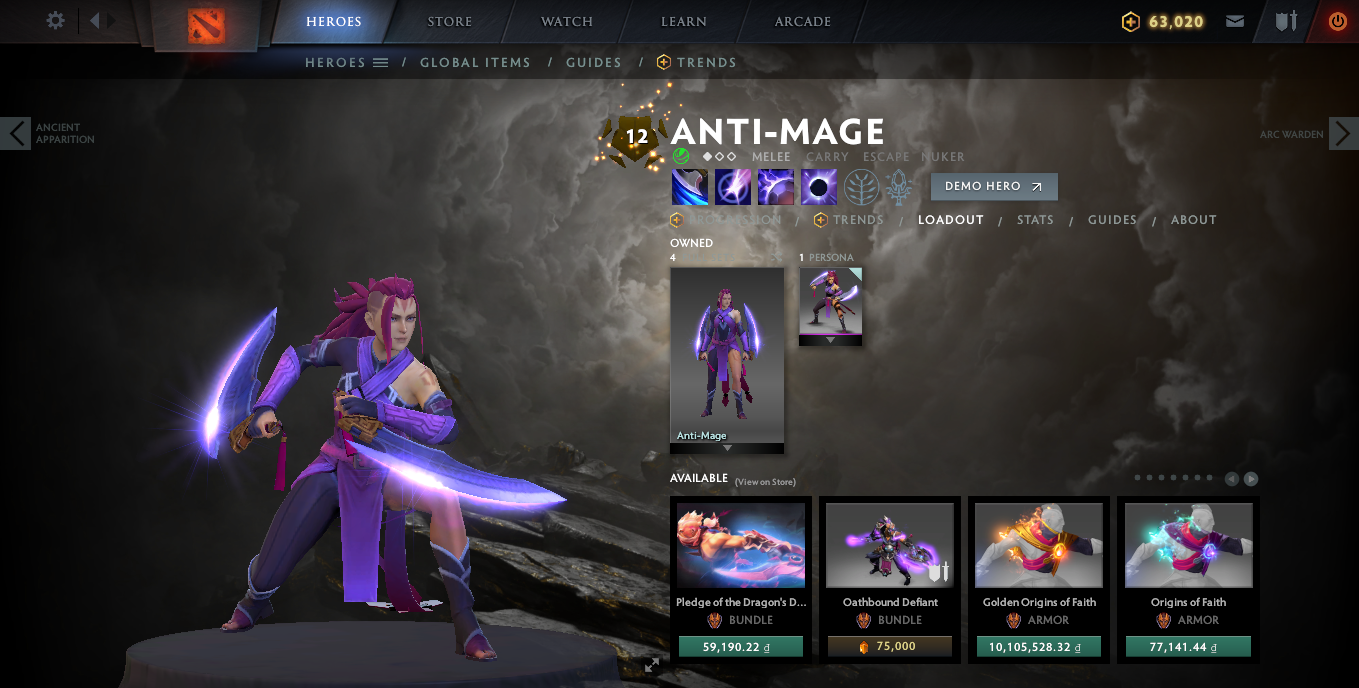Open the hero Guides submenu link

point(594,62)
